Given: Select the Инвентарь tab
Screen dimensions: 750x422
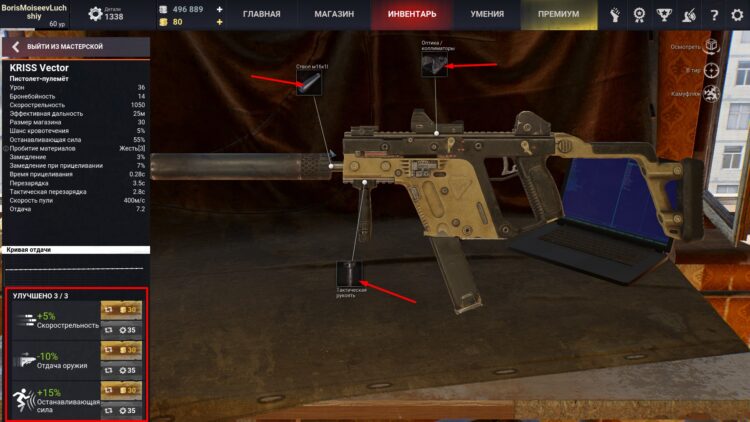Looking at the screenshot, I should click(410, 15).
